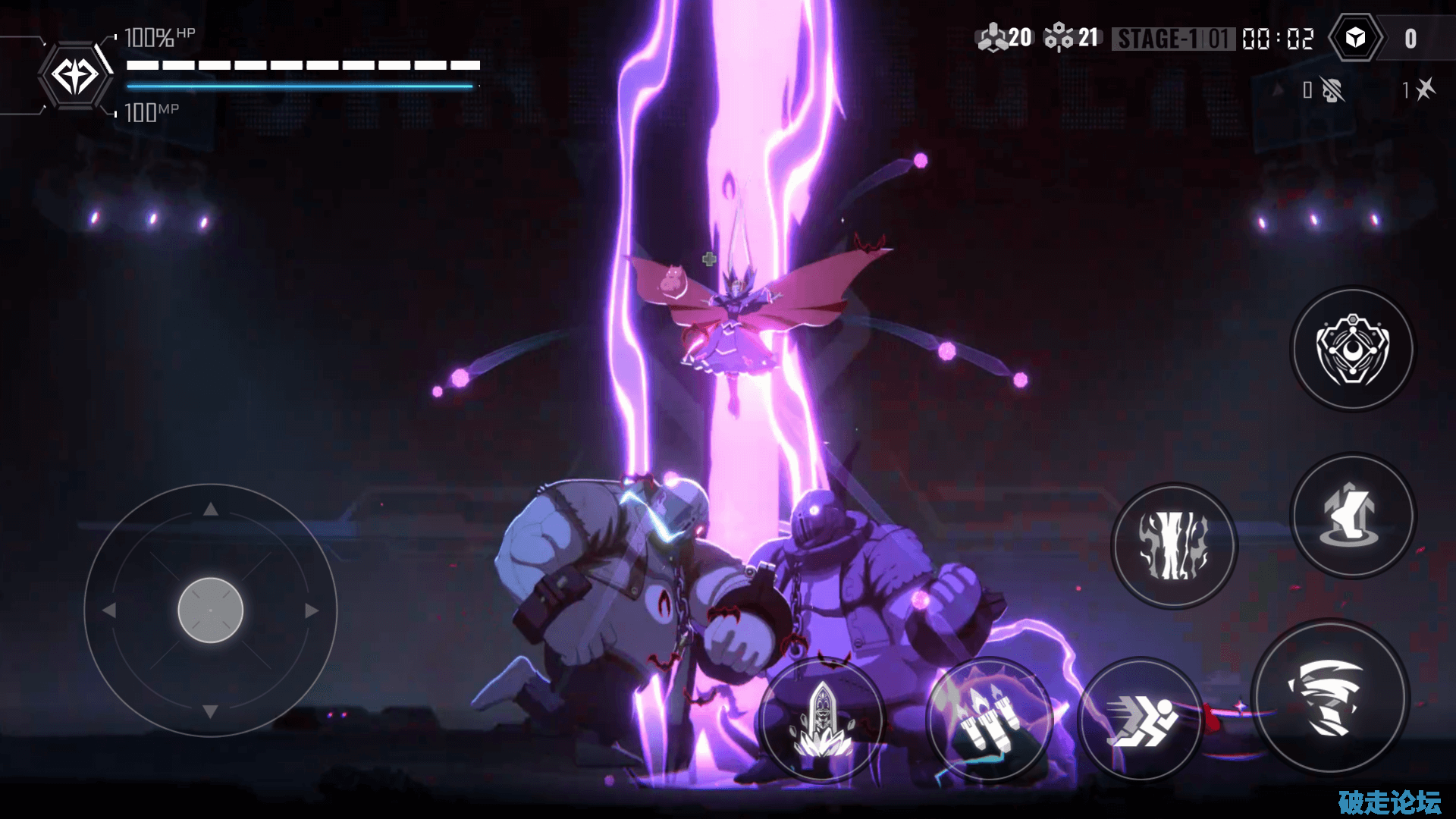Move left with joystick left arrow
1456x819 pixels.
pyautogui.click(x=109, y=610)
